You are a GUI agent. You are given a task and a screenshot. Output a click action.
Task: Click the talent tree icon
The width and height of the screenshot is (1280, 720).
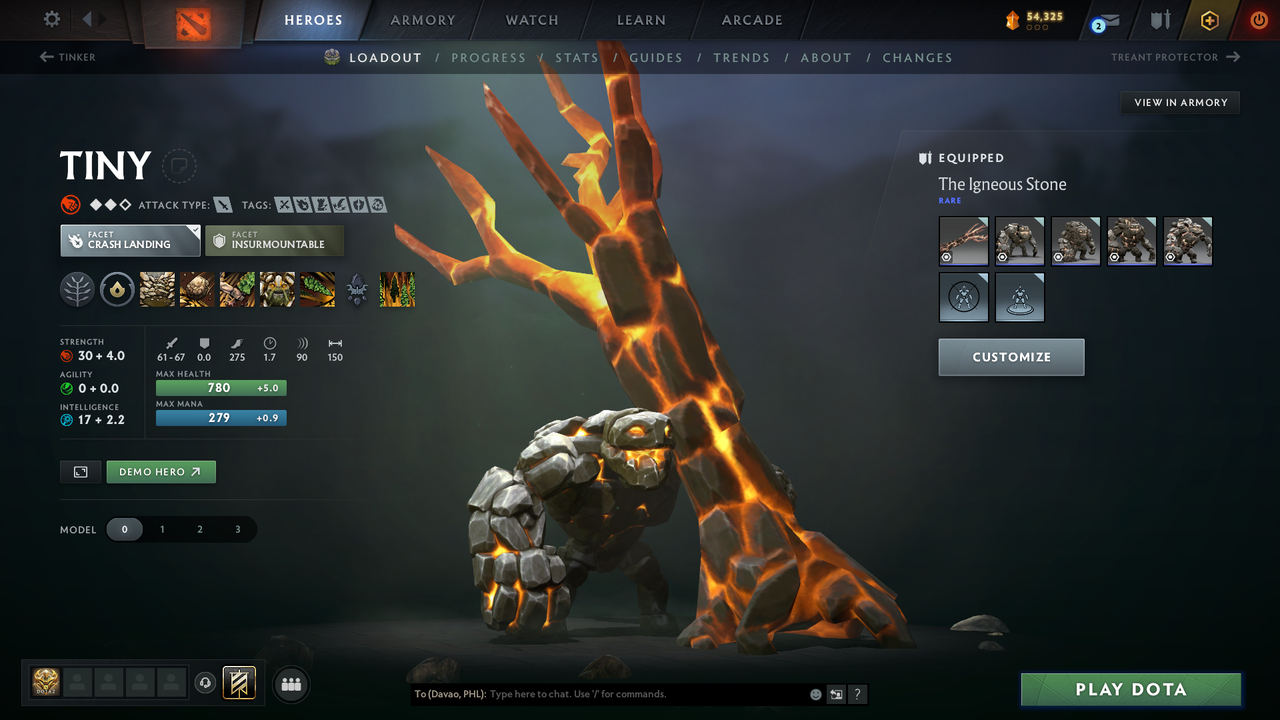77,290
